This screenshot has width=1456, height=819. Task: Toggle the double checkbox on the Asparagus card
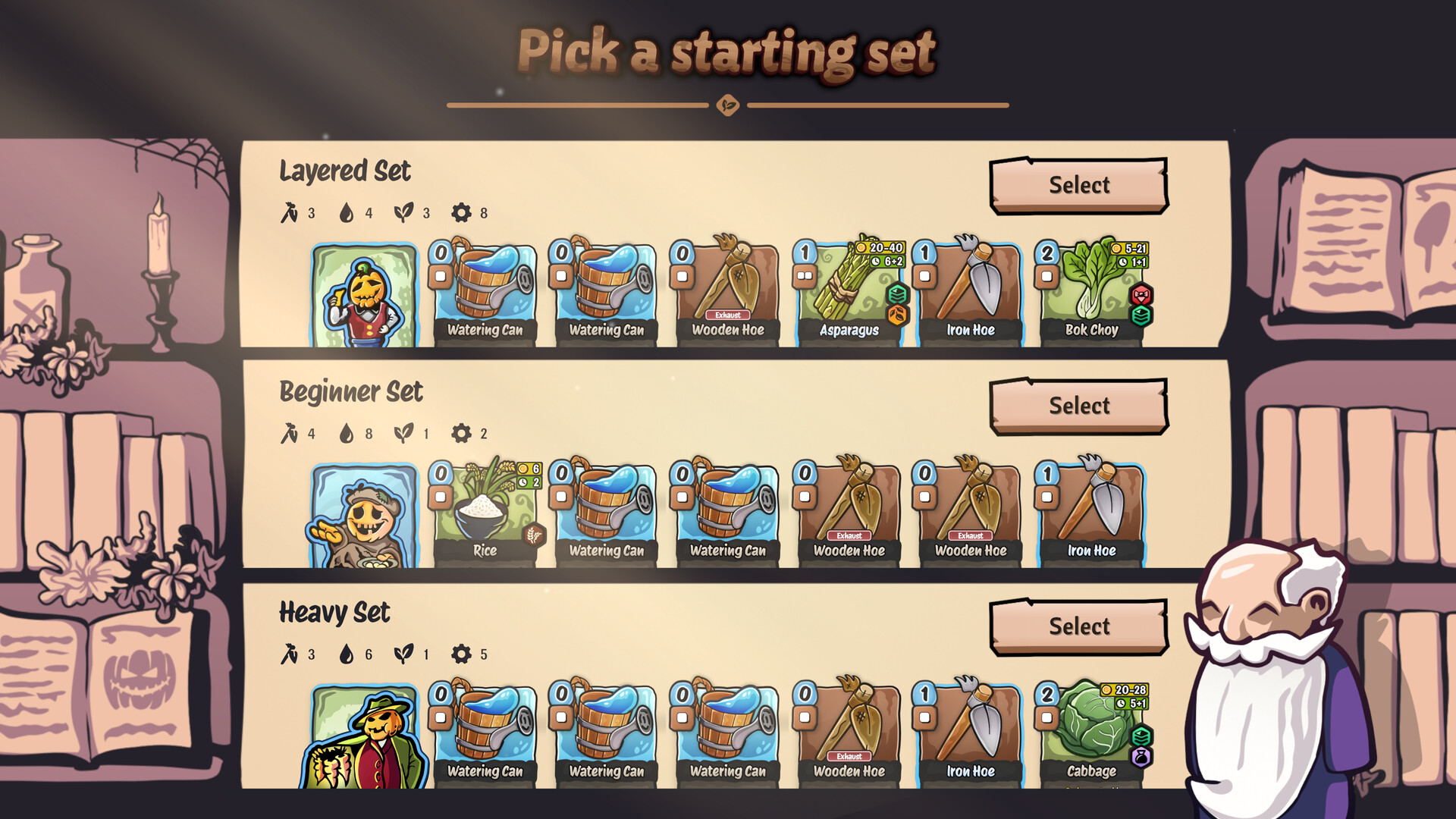[x=805, y=276]
